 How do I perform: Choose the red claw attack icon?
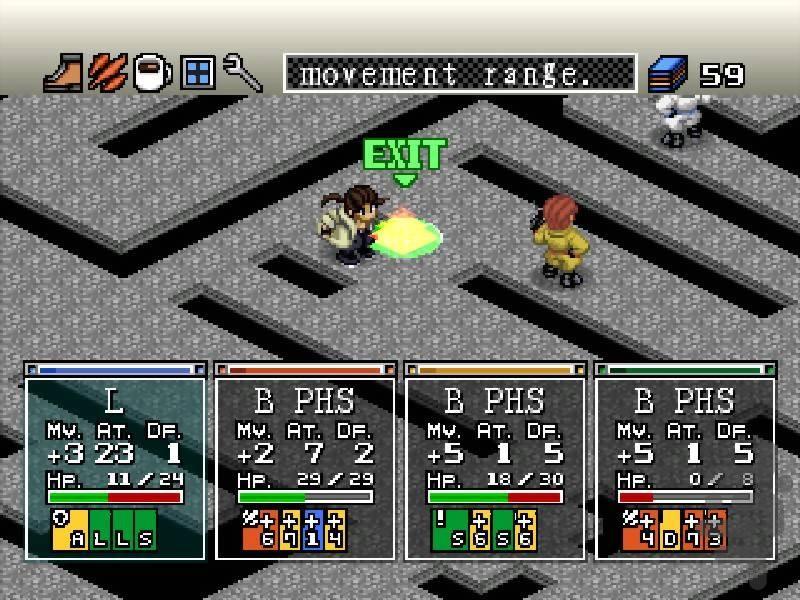pyautogui.click(x=107, y=73)
